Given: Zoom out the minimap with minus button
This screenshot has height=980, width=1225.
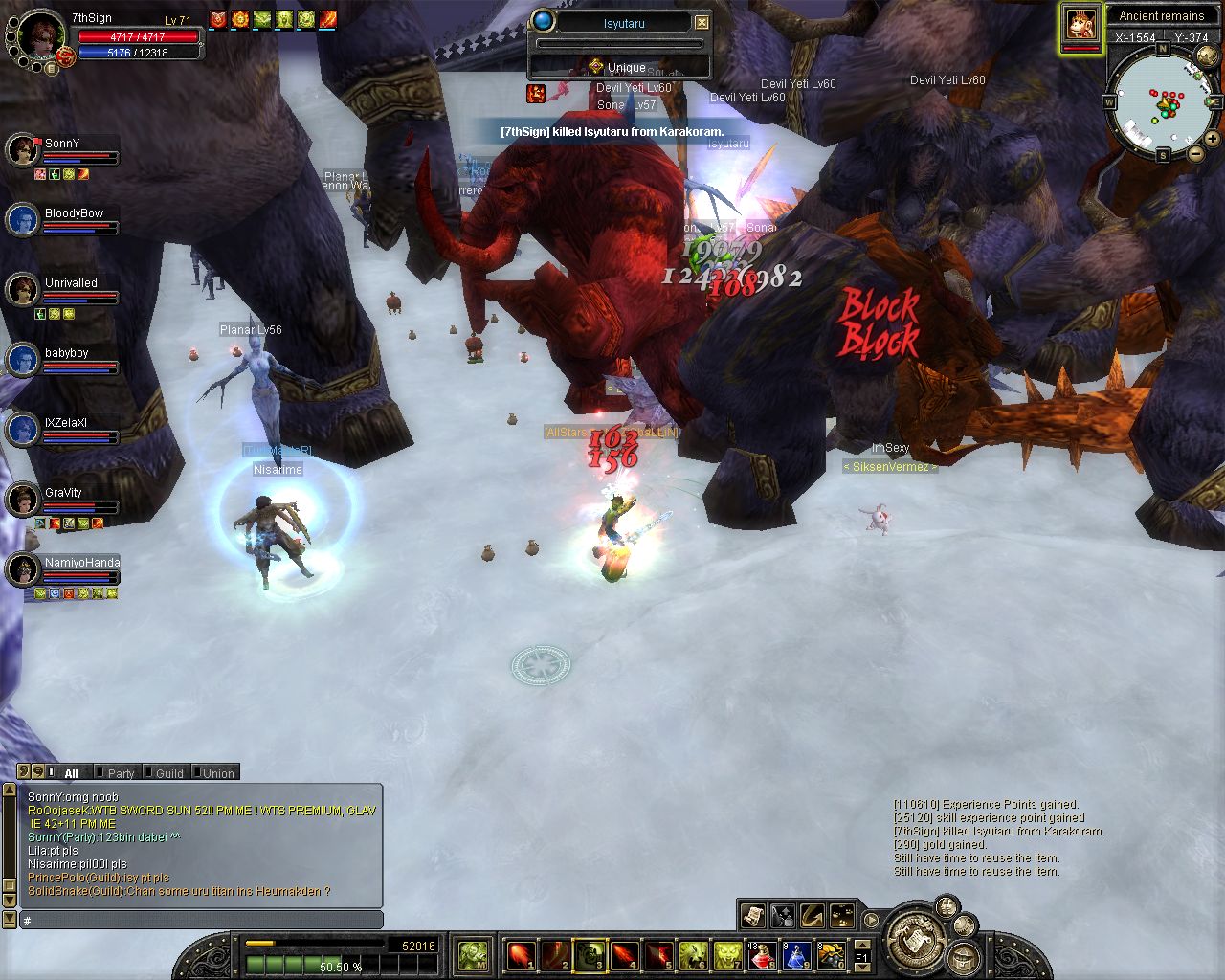Looking at the screenshot, I should click(1195, 152).
